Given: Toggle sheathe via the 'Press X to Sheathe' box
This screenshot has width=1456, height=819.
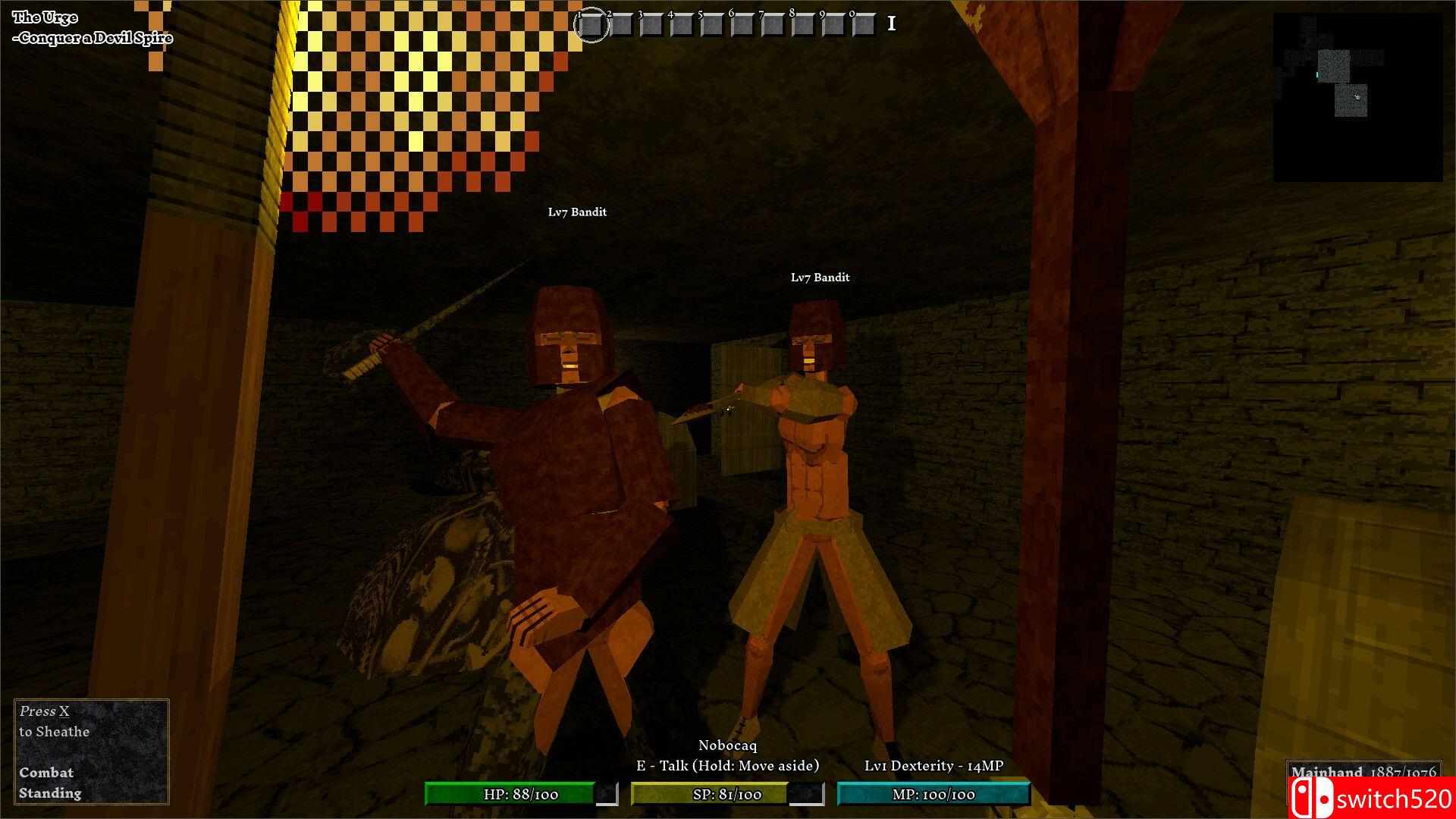Looking at the screenshot, I should pyautogui.click(x=53, y=722).
